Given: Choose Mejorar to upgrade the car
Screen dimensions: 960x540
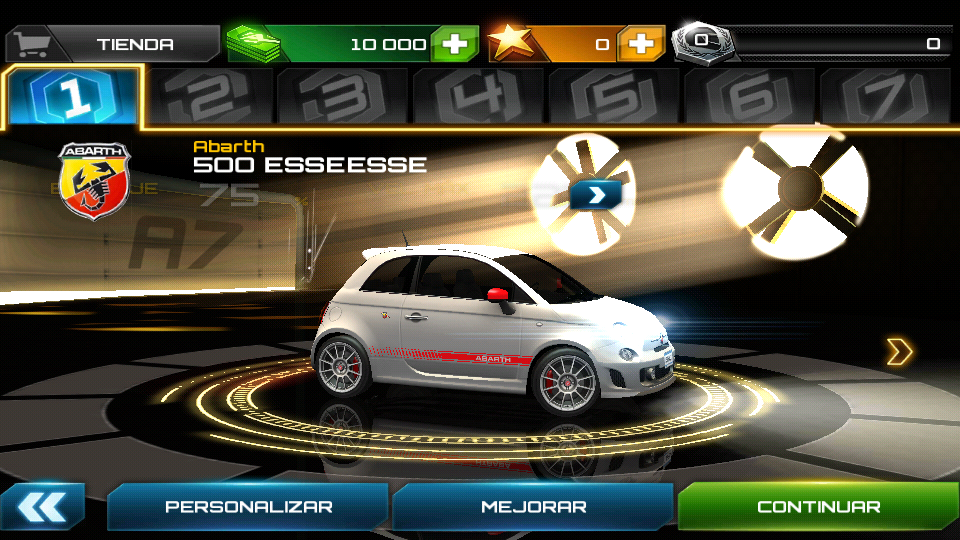Looking at the screenshot, I should click(533, 507).
